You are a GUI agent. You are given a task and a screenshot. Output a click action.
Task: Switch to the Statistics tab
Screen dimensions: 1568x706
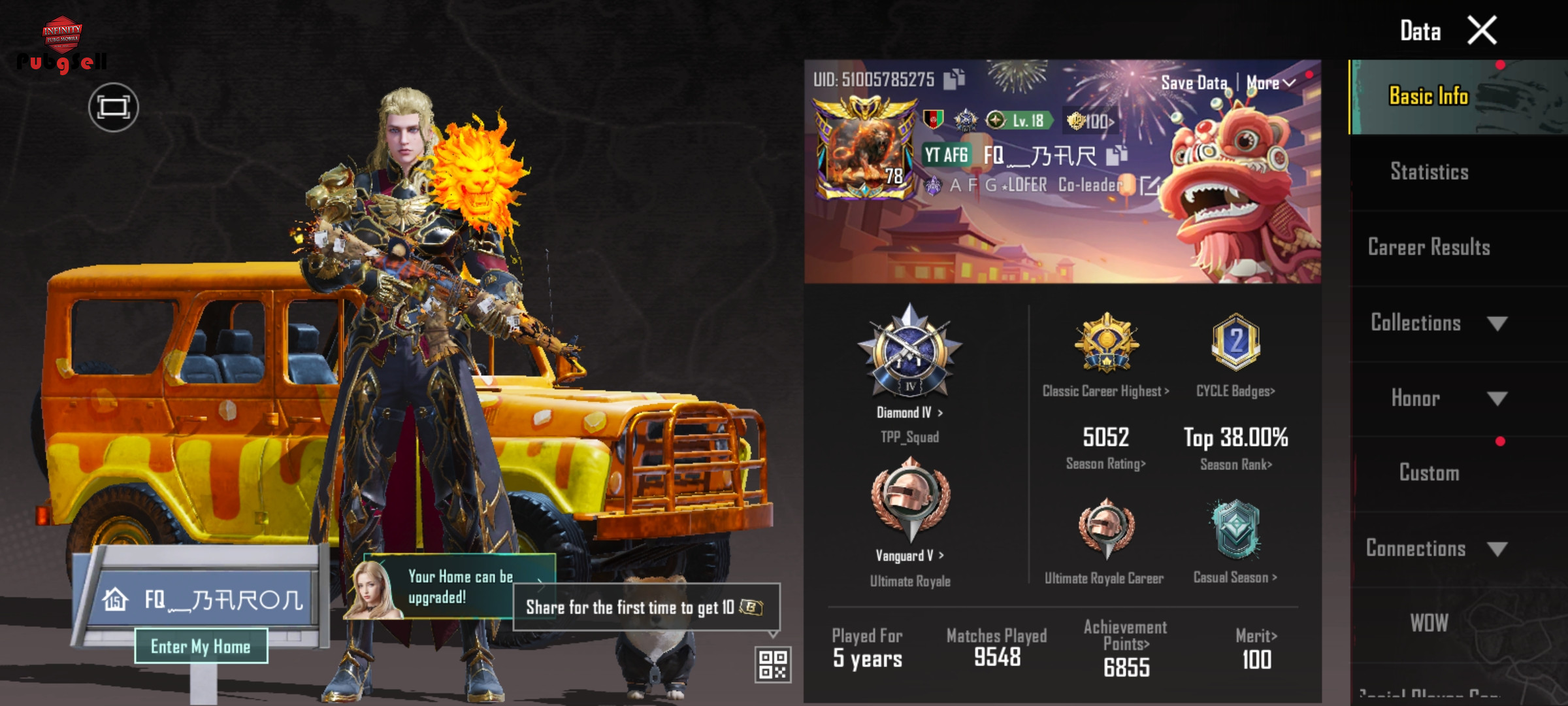(x=1429, y=172)
